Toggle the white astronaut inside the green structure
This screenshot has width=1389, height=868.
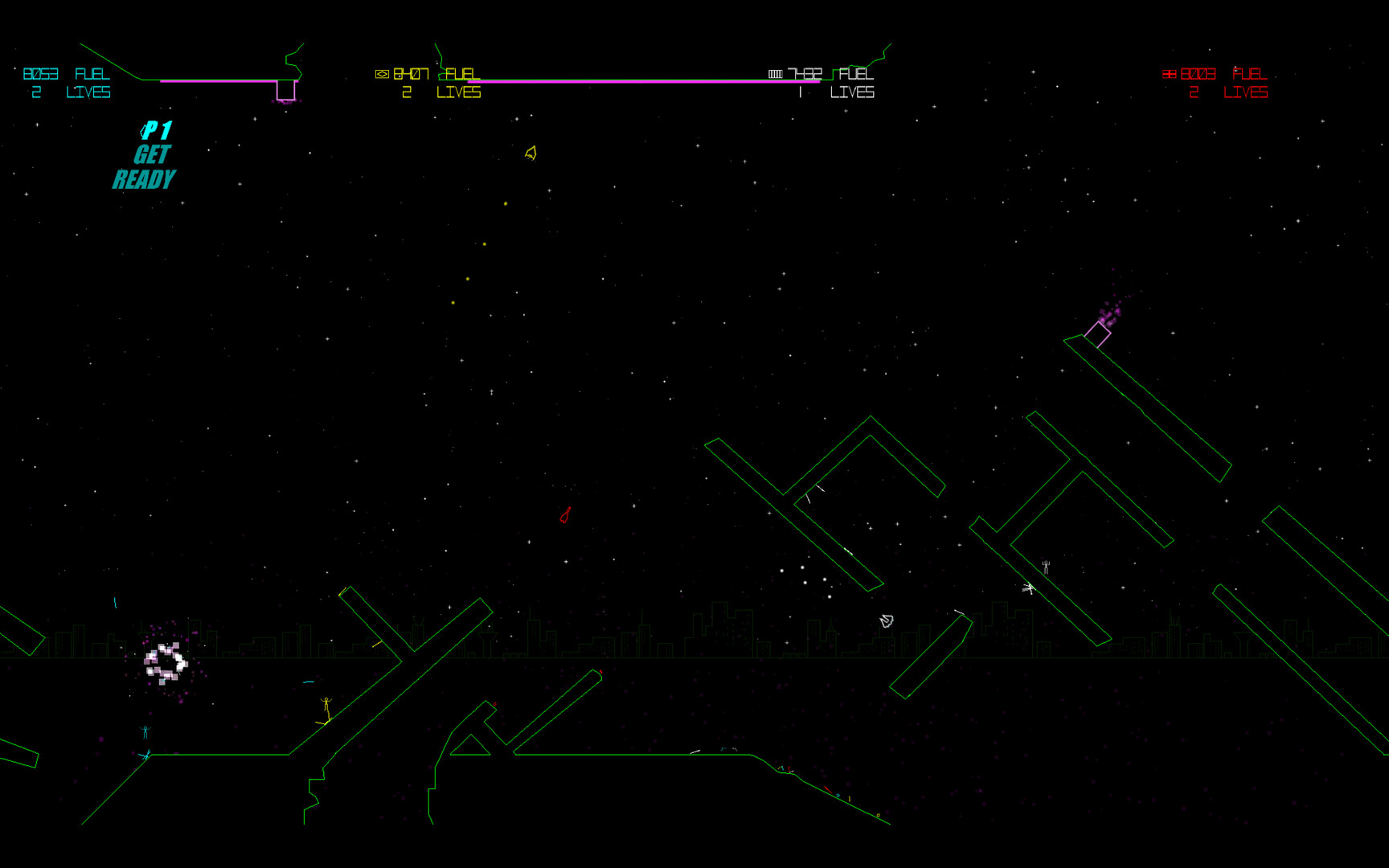click(1044, 567)
